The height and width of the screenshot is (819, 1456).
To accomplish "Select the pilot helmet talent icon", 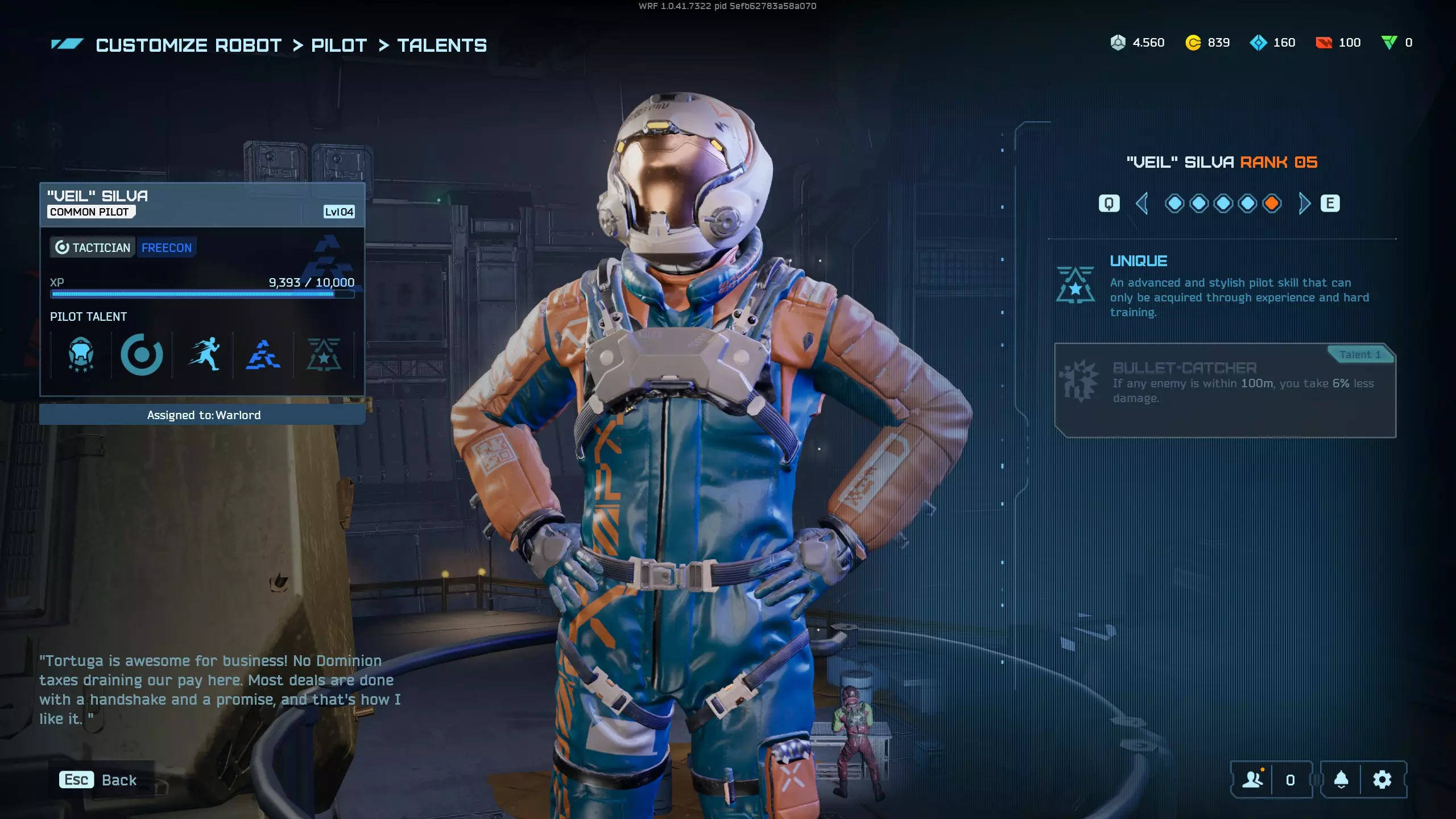I will click(x=81, y=355).
